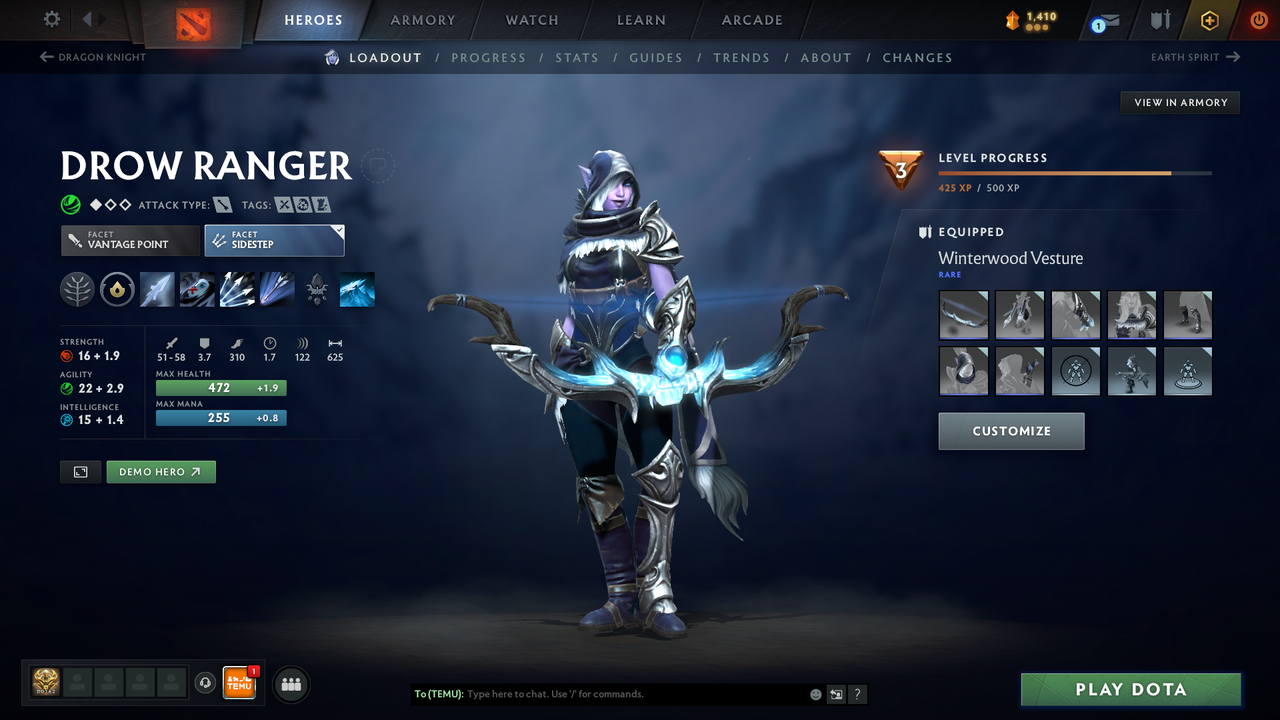Select the Vantage Point facet

tap(130, 240)
